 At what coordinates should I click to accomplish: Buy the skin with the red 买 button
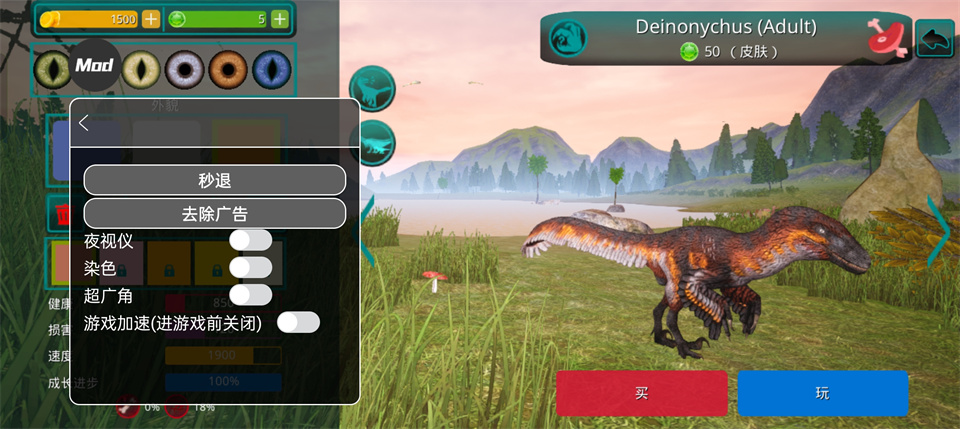[x=641, y=393]
